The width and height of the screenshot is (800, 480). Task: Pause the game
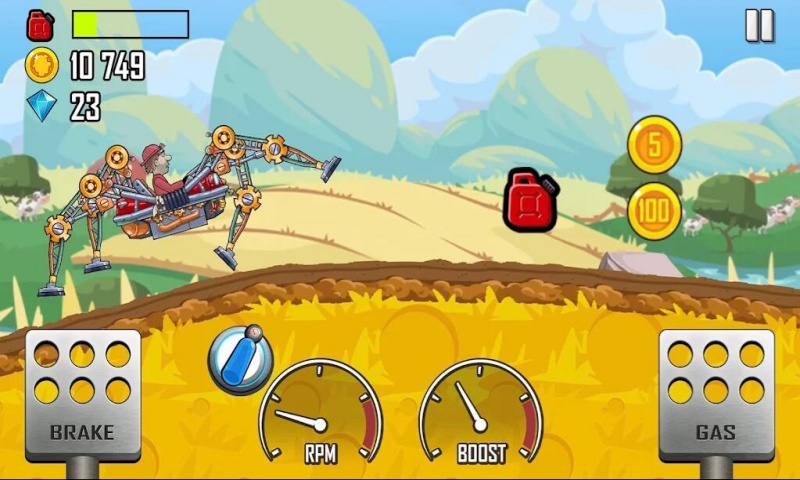[x=759, y=26]
